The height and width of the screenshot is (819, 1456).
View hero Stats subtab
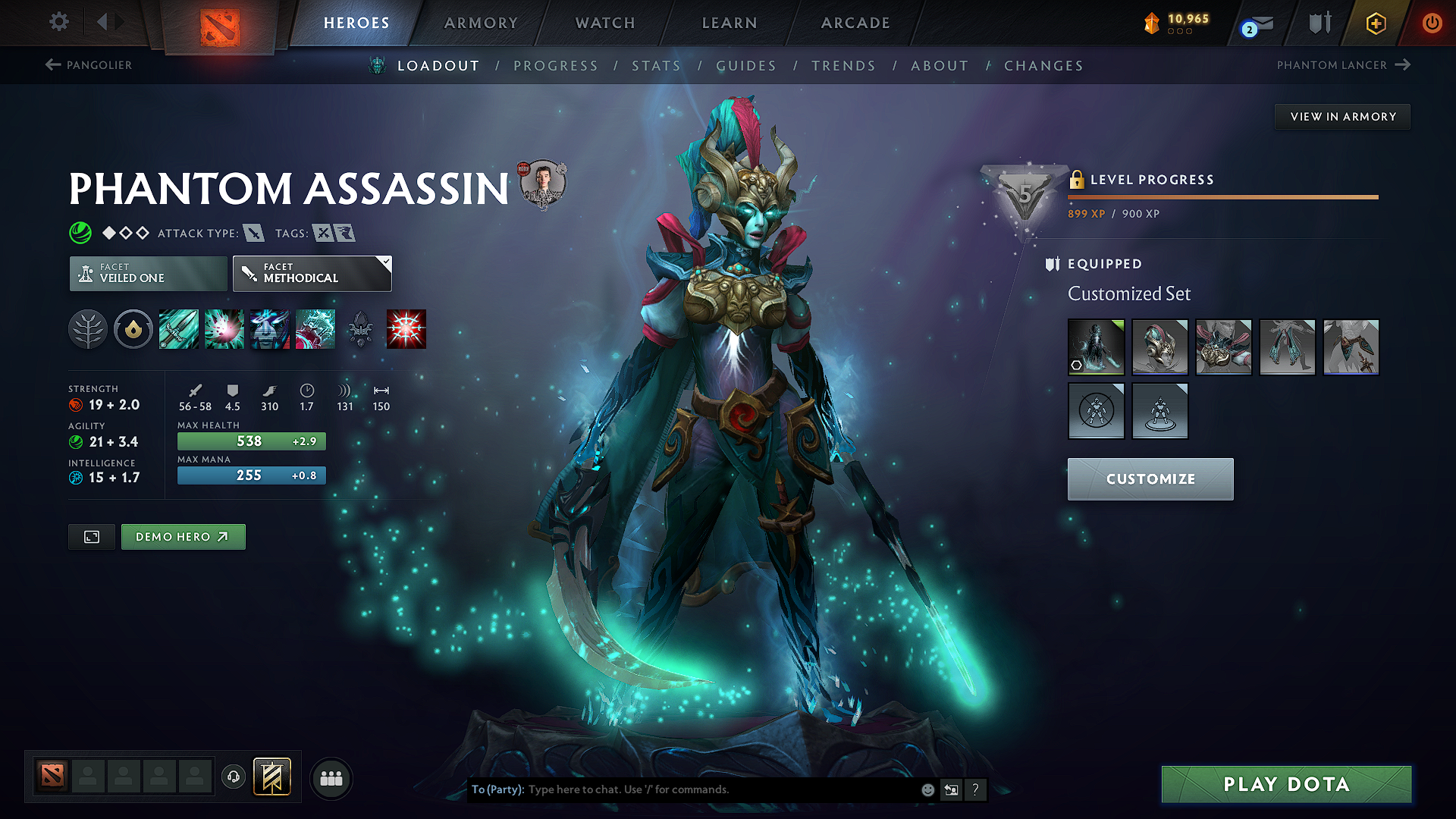[657, 66]
